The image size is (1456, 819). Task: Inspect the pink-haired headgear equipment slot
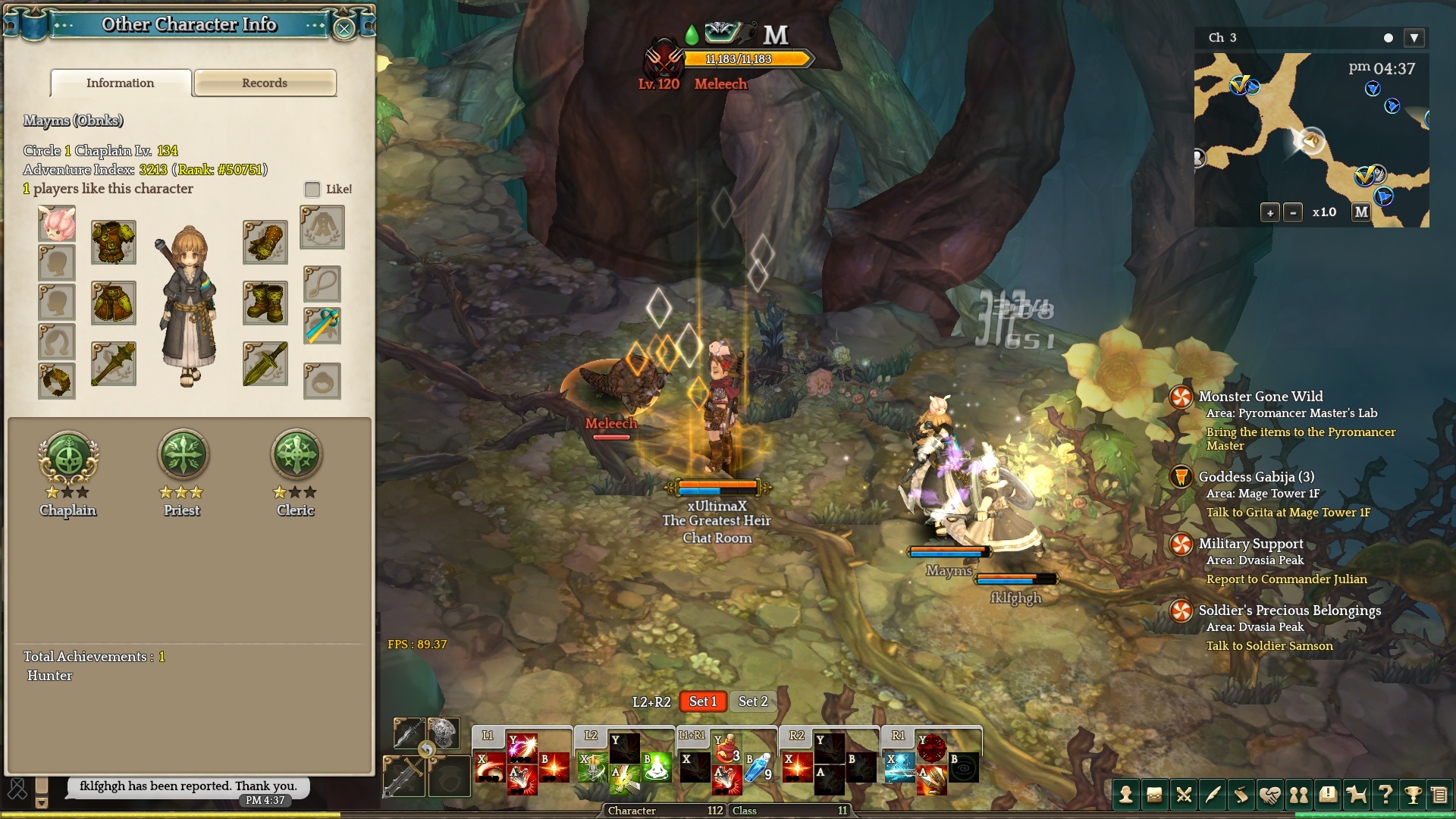click(57, 224)
